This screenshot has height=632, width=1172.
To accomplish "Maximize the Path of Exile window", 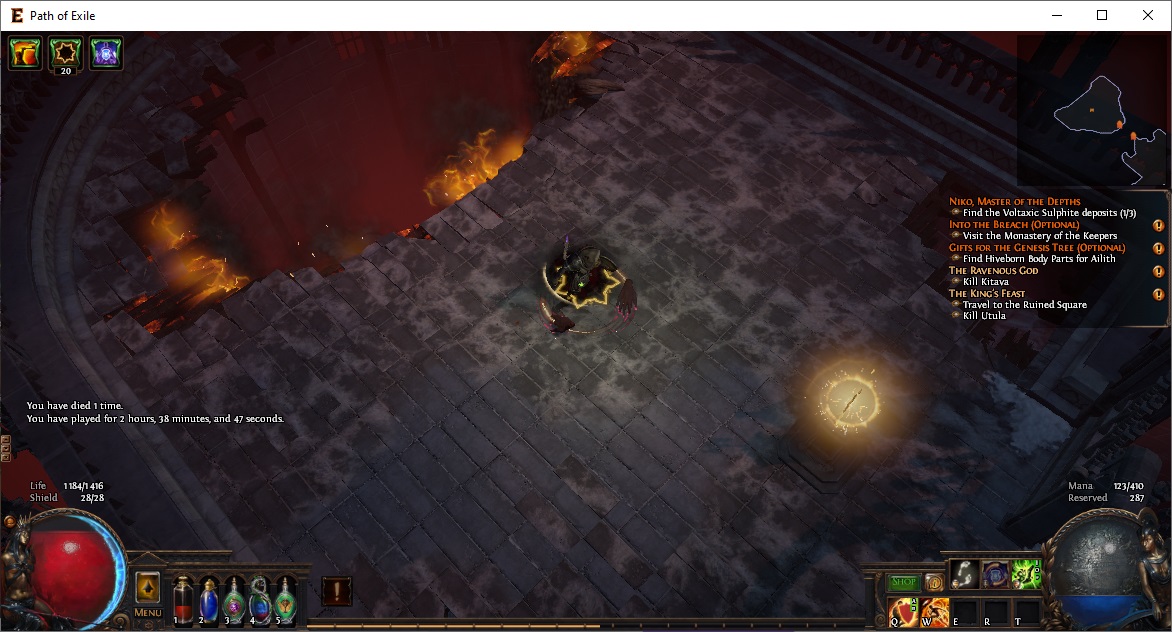I will (x=1102, y=15).
